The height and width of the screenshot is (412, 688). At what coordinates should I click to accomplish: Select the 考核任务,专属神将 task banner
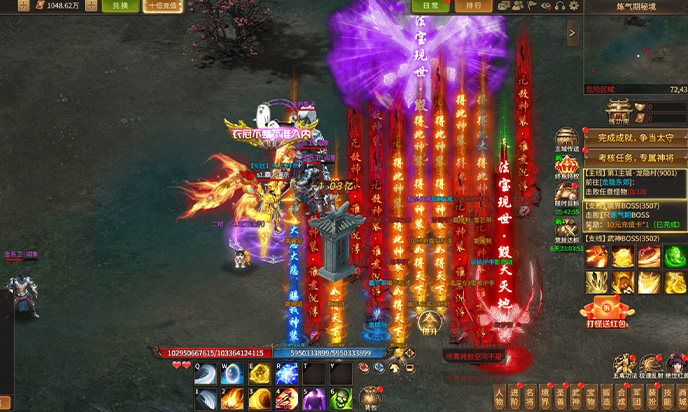[x=634, y=157]
